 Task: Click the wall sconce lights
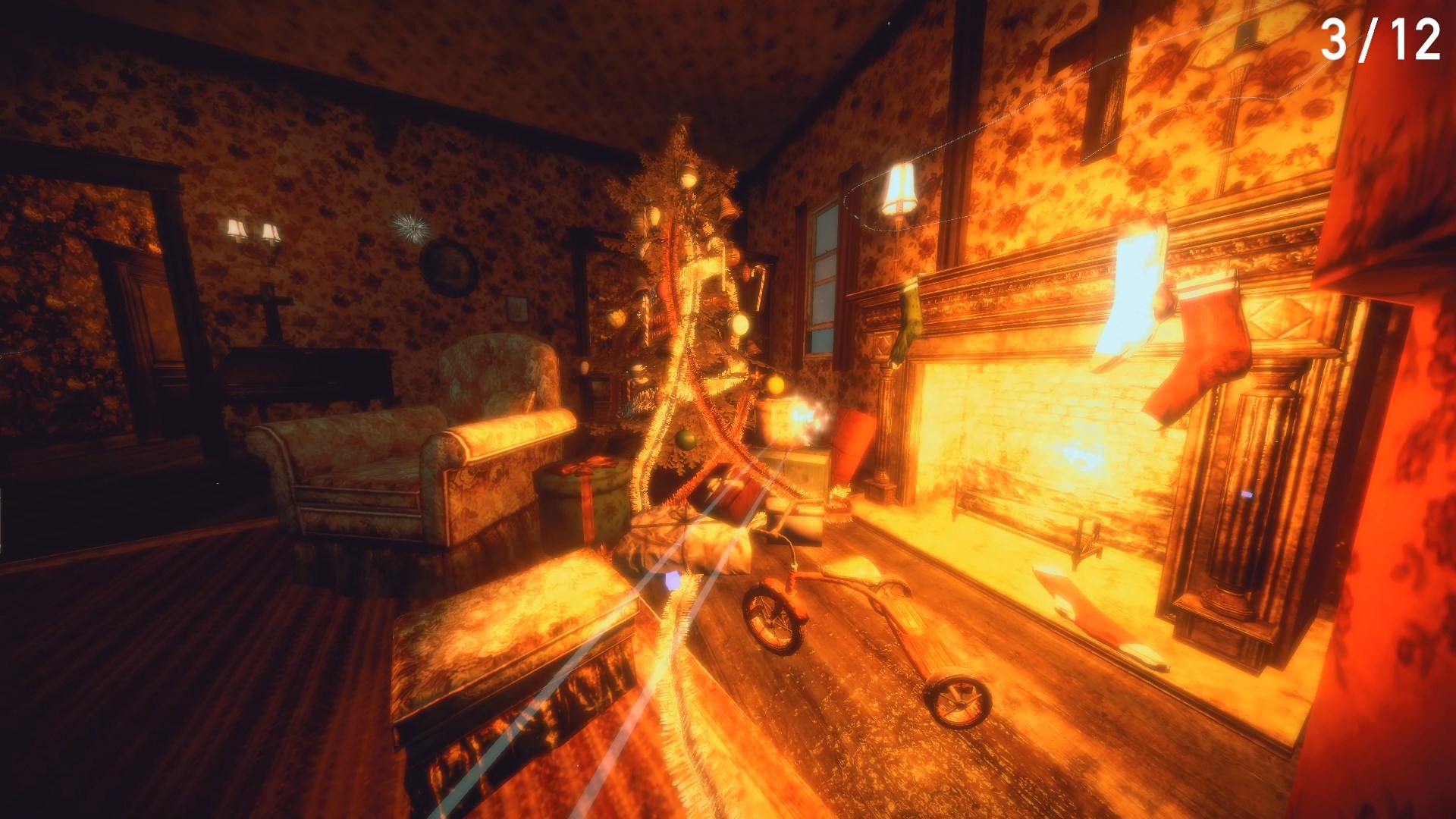250,231
